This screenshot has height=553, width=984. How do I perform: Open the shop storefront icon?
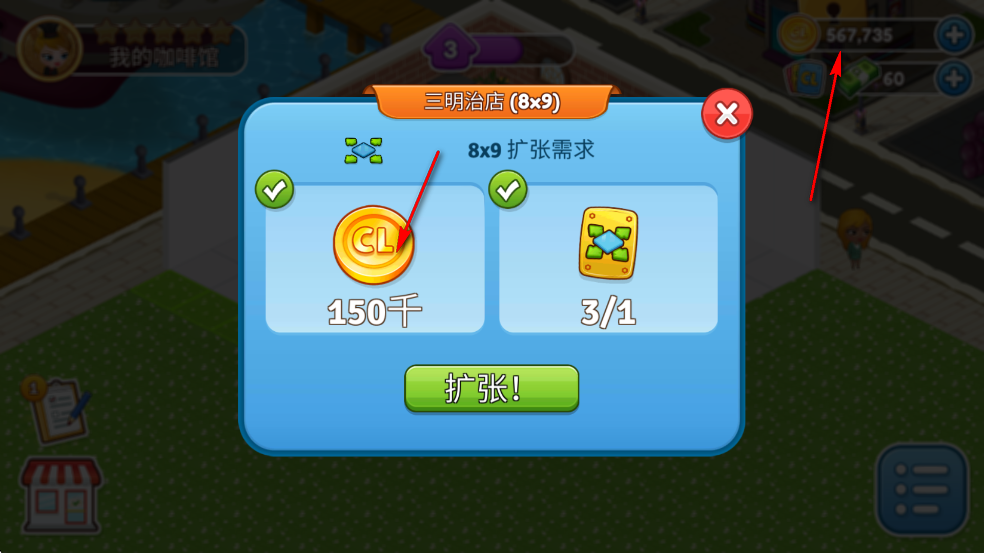pos(60,495)
